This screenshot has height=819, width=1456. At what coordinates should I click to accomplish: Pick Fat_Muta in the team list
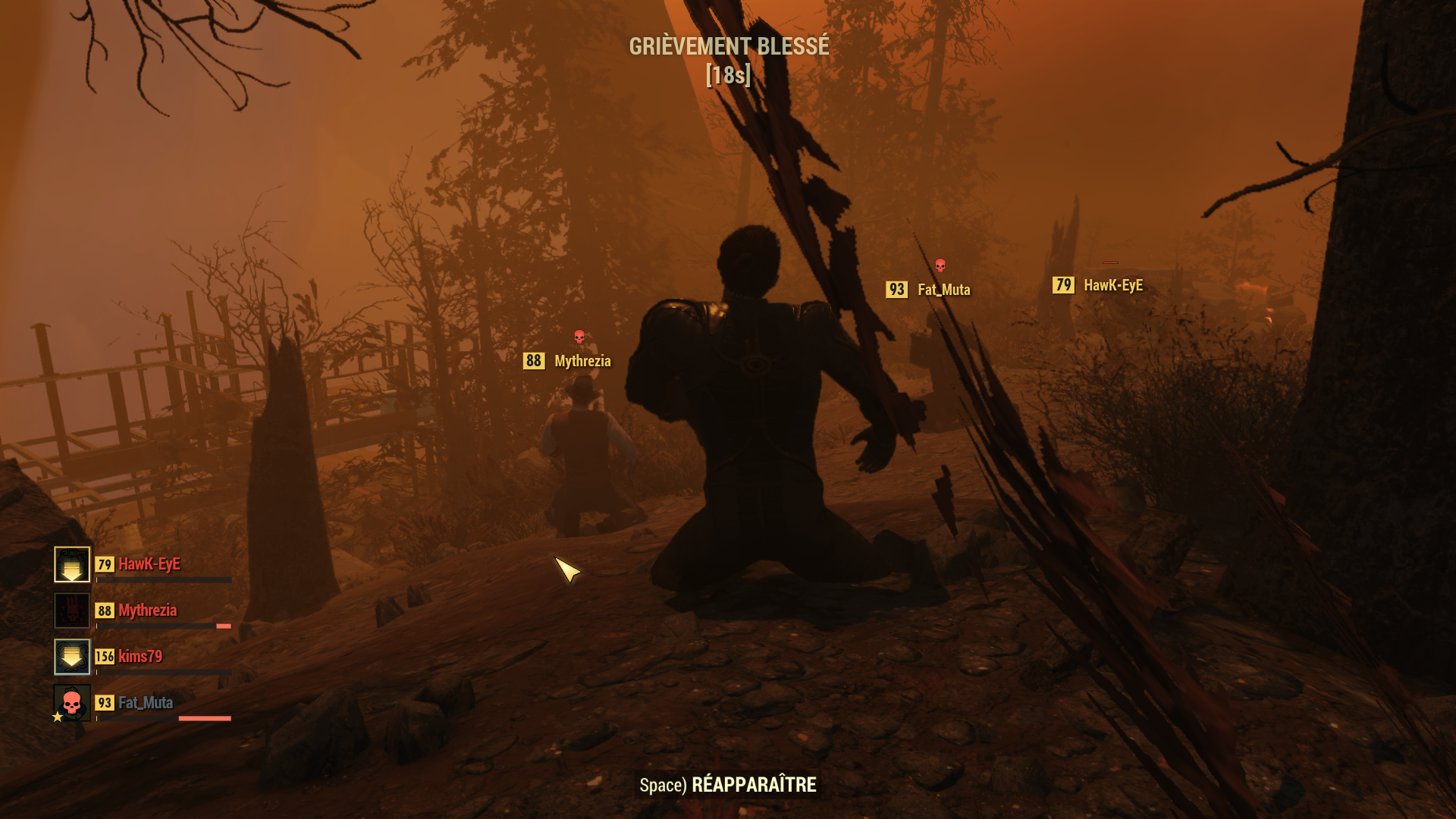[145, 703]
